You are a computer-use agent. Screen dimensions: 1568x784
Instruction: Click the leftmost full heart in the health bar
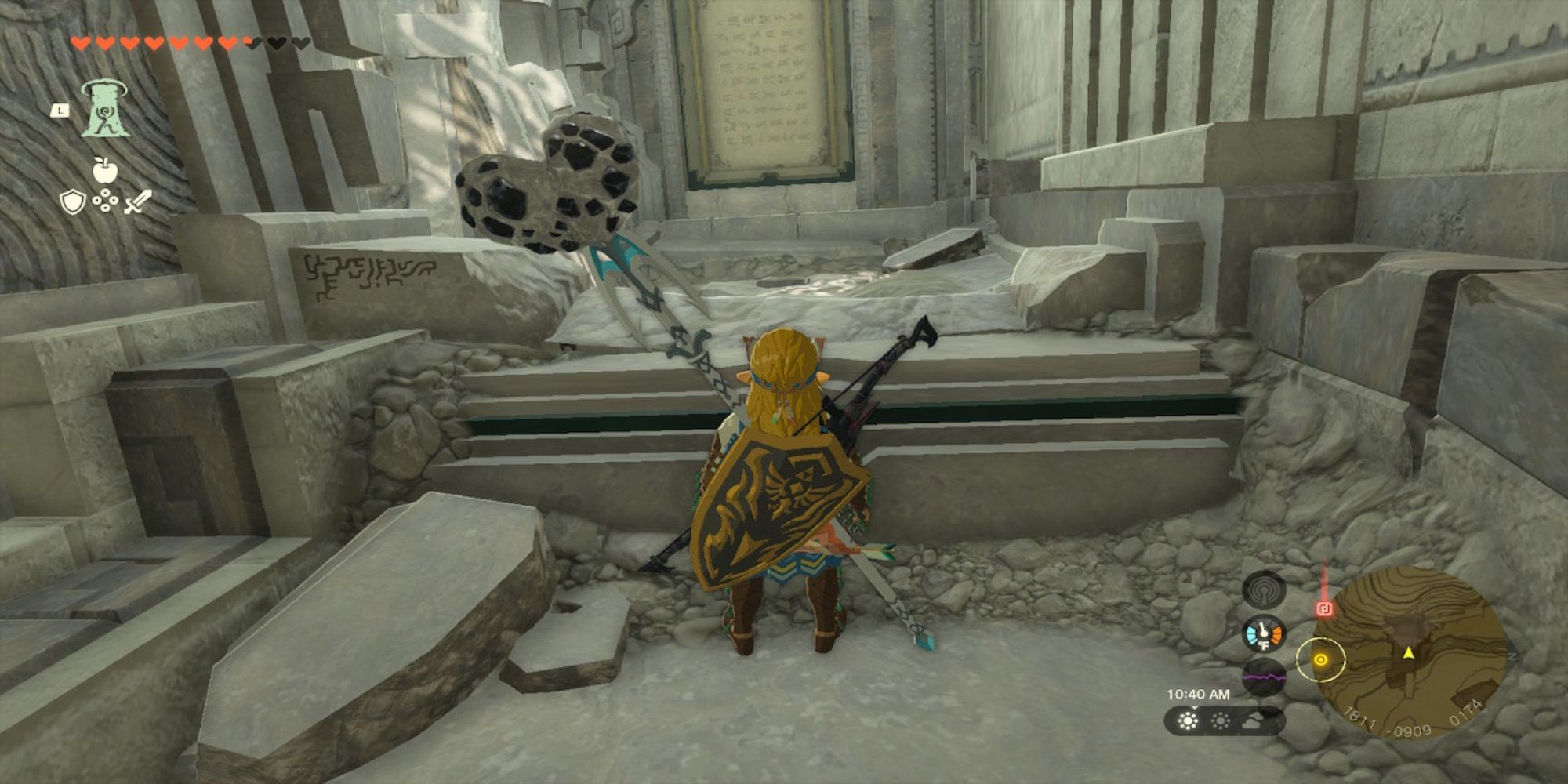[x=81, y=42]
